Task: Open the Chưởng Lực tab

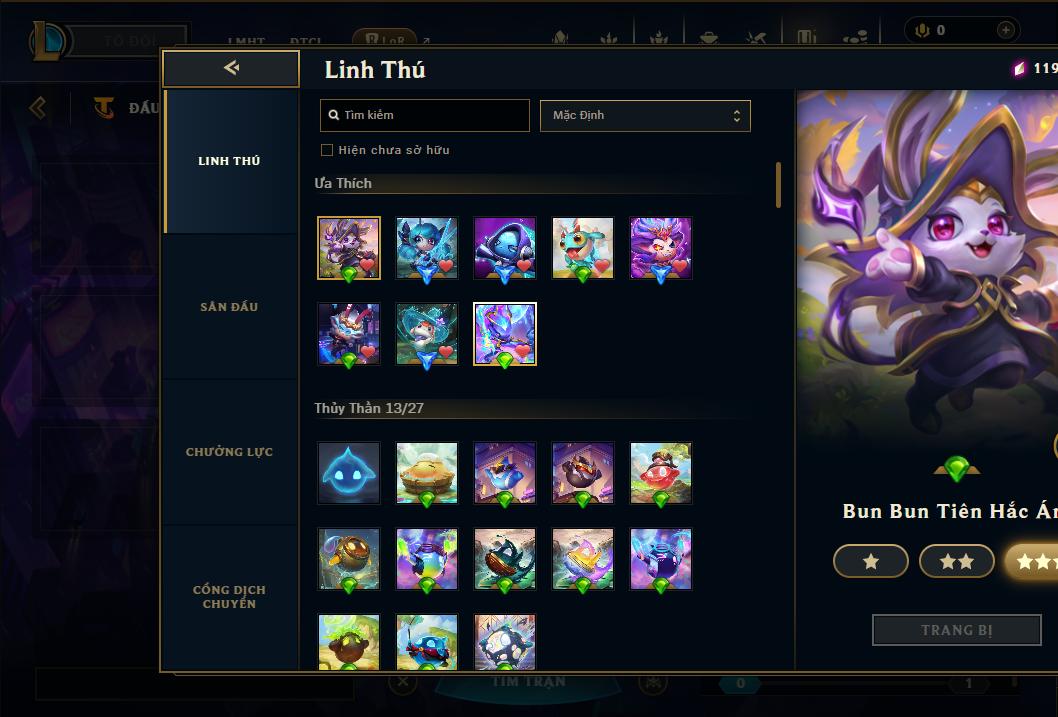Action: coord(229,452)
